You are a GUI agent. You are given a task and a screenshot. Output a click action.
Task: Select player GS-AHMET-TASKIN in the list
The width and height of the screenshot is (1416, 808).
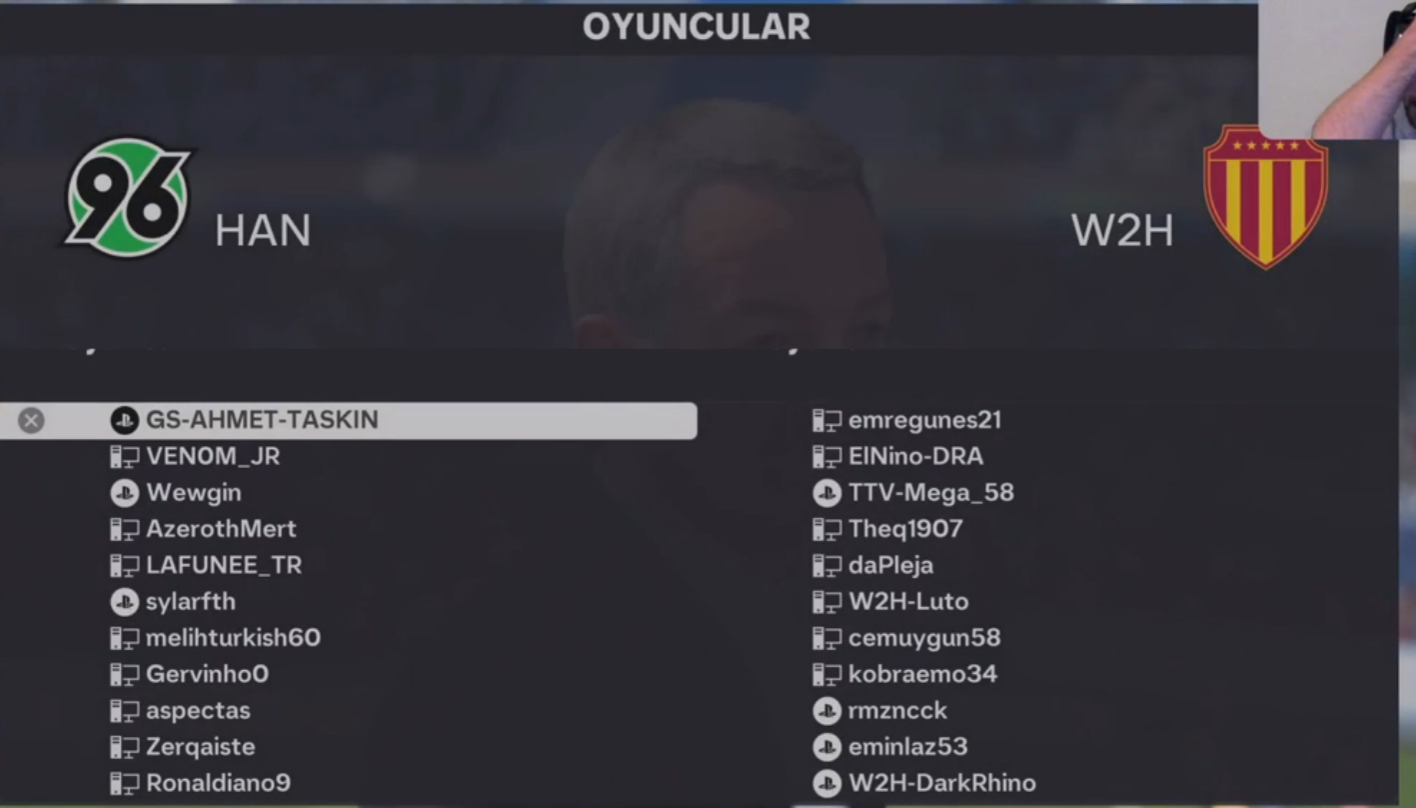262,420
